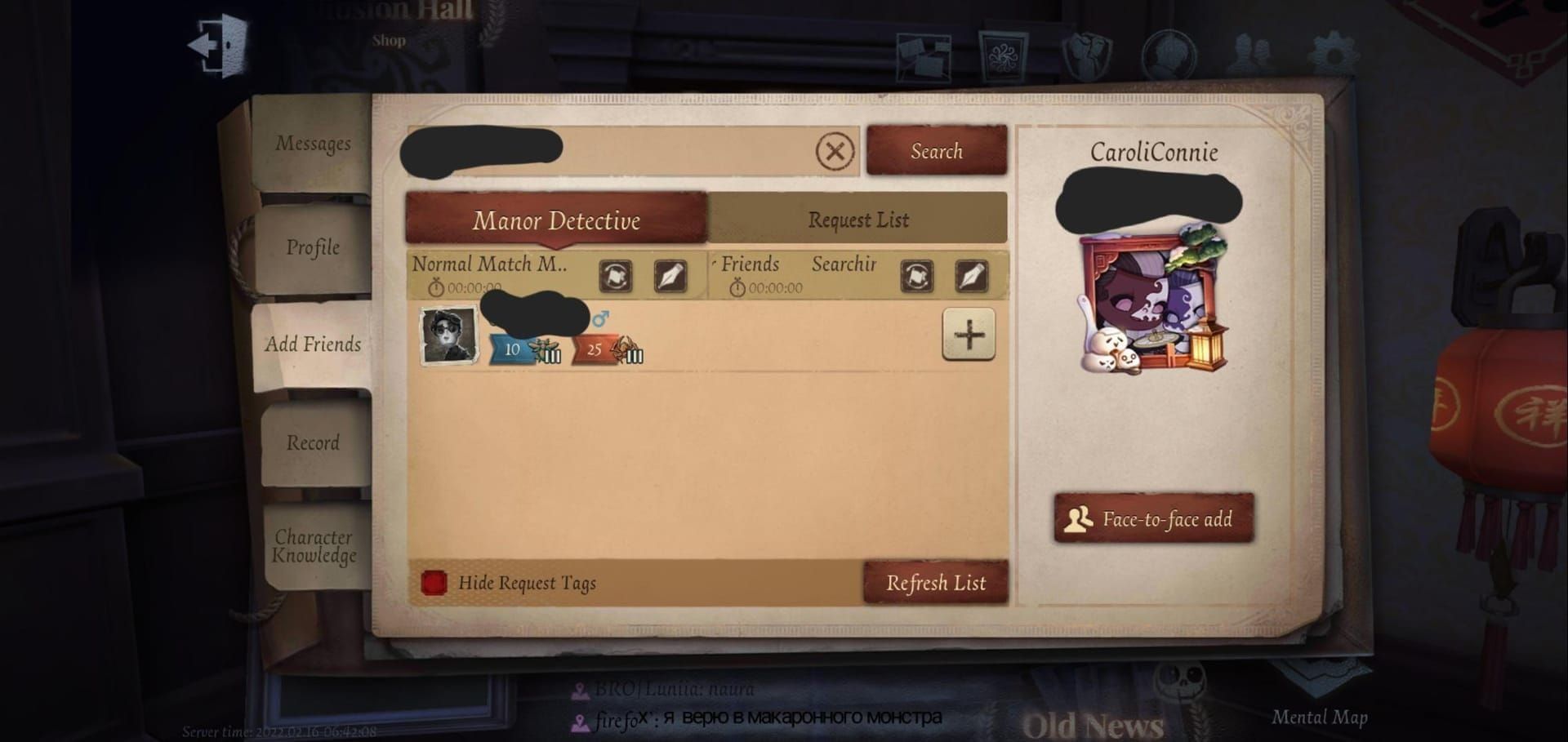Screen dimensions: 1568x742
Task: Open the Profile side tab
Action: click(x=313, y=247)
